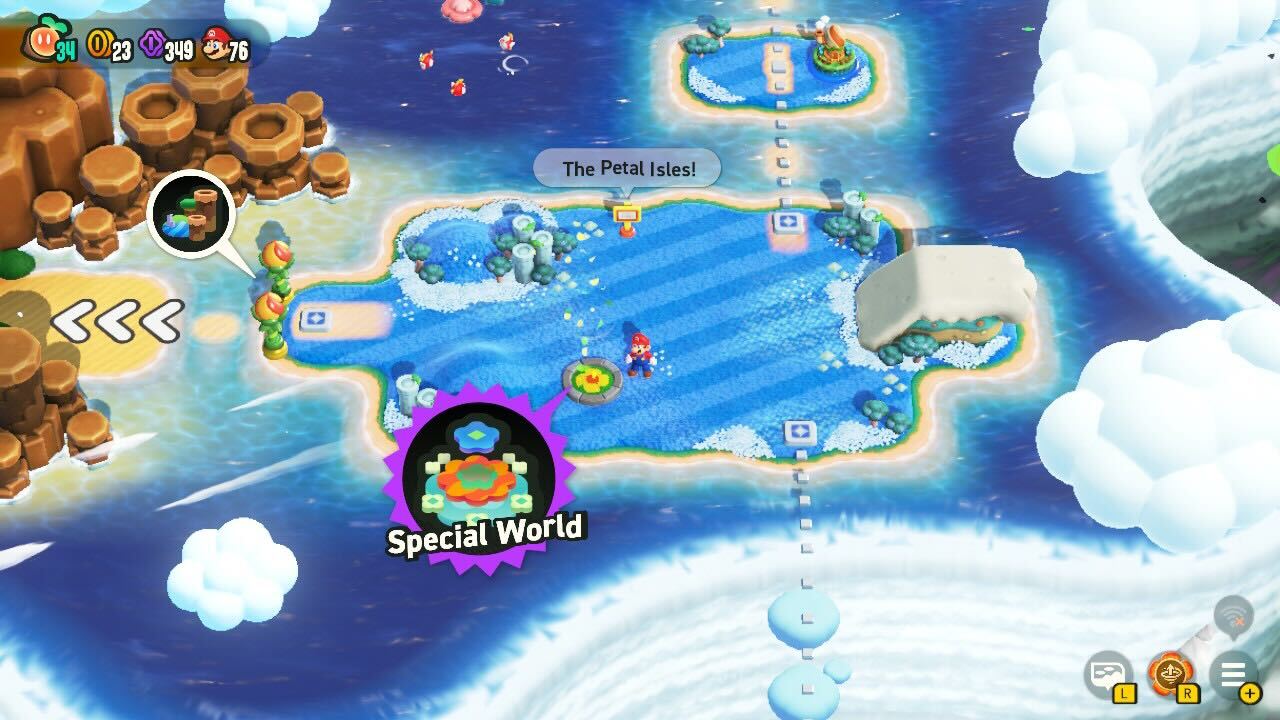
Task: Read the Petal Isles speech bubble
Action: coord(628,168)
